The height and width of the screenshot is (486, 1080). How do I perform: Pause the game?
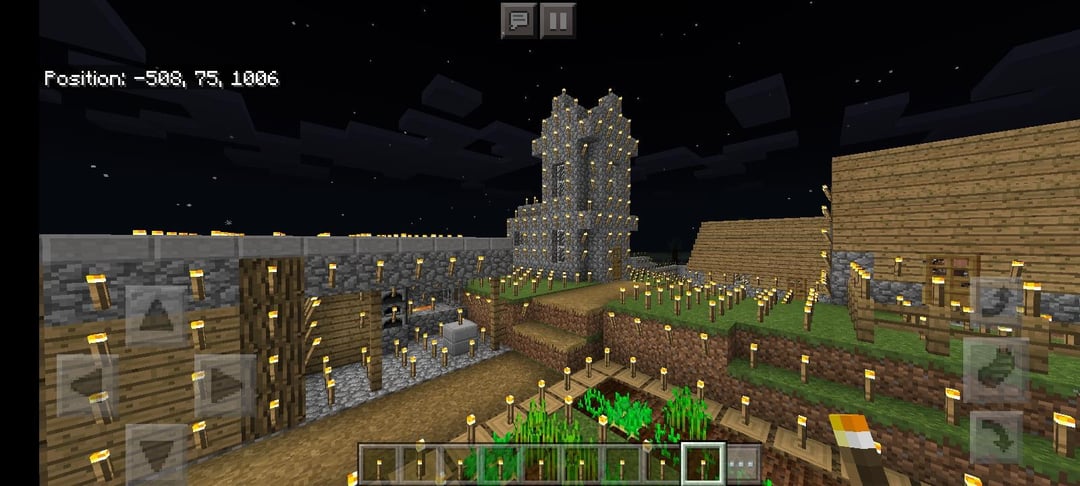click(558, 20)
